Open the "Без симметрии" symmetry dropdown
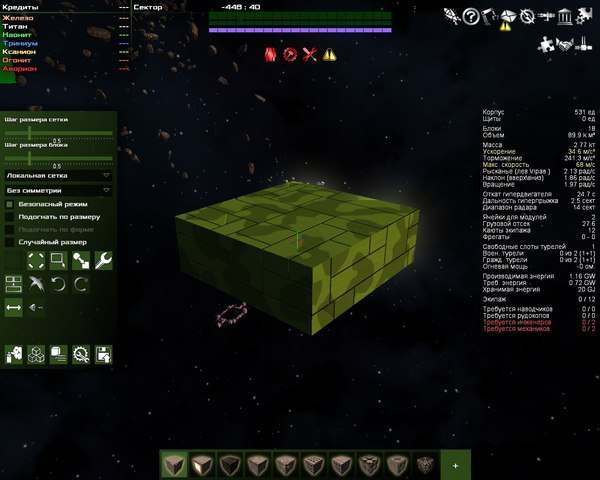This screenshot has width=600, height=480. tap(58, 189)
